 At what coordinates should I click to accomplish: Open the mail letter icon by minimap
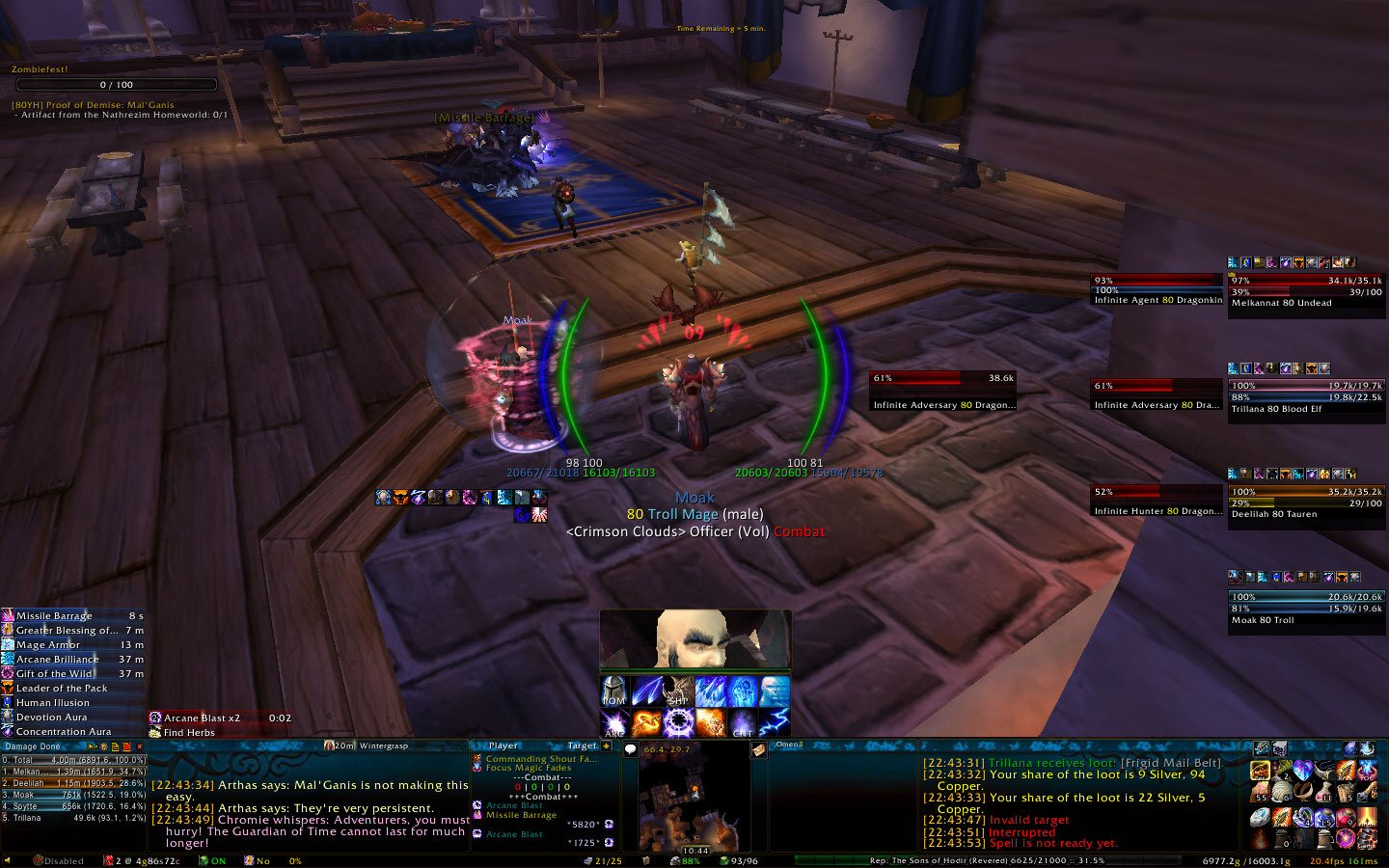(x=759, y=749)
